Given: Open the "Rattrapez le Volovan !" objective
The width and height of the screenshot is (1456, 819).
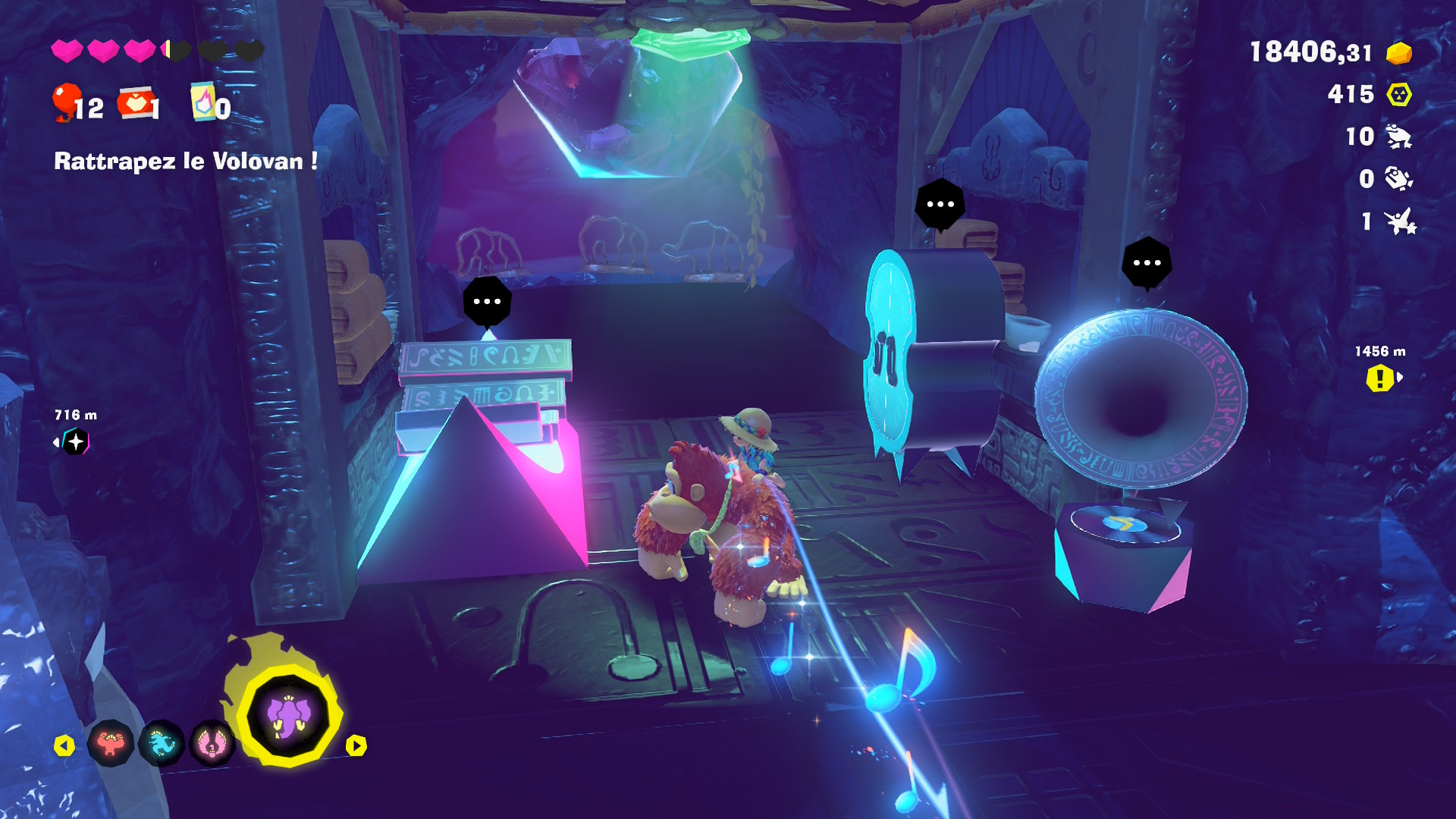Looking at the screenshot, I should click(x=186, y=161).
